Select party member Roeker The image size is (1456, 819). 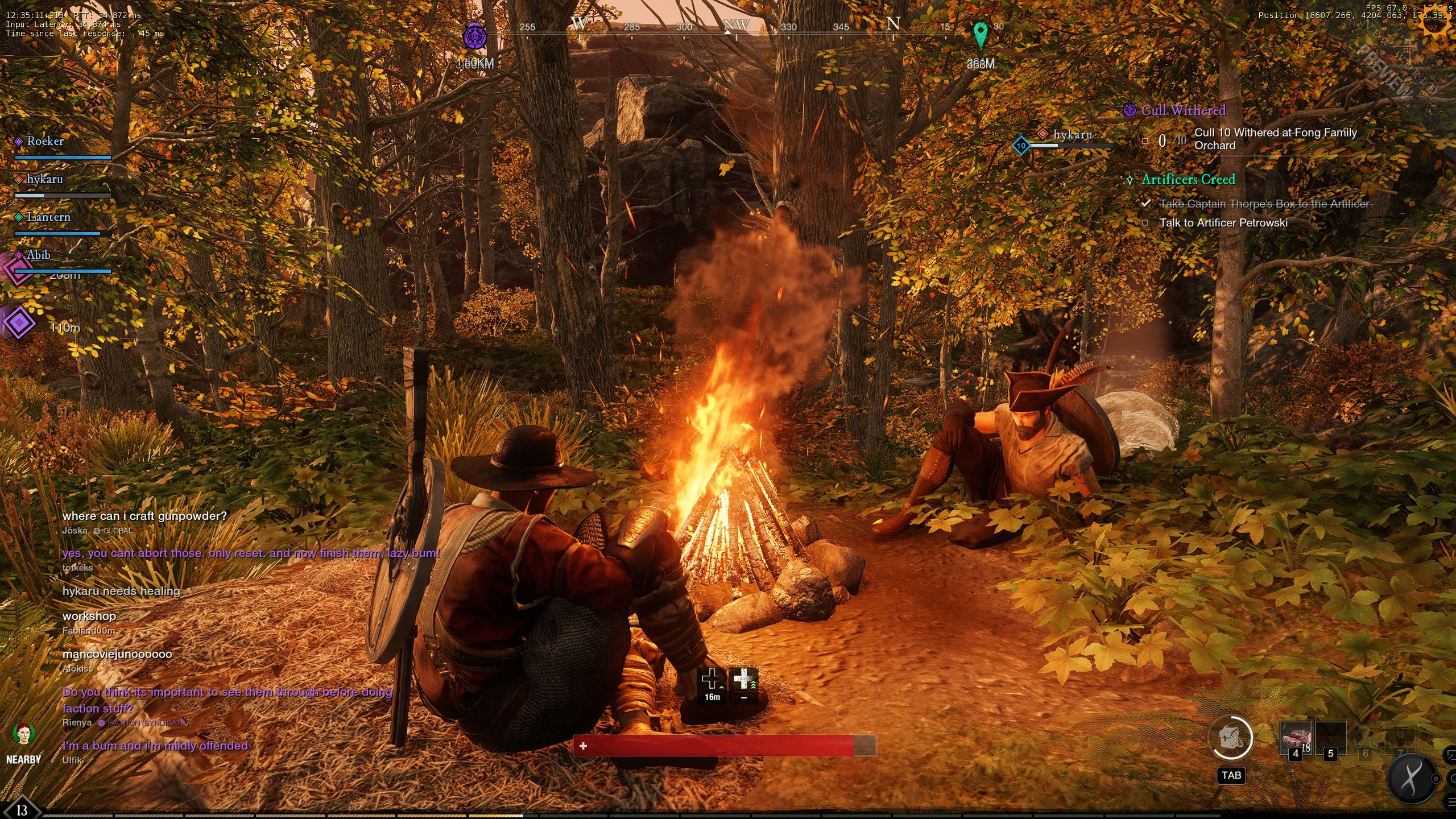(45, 142)
